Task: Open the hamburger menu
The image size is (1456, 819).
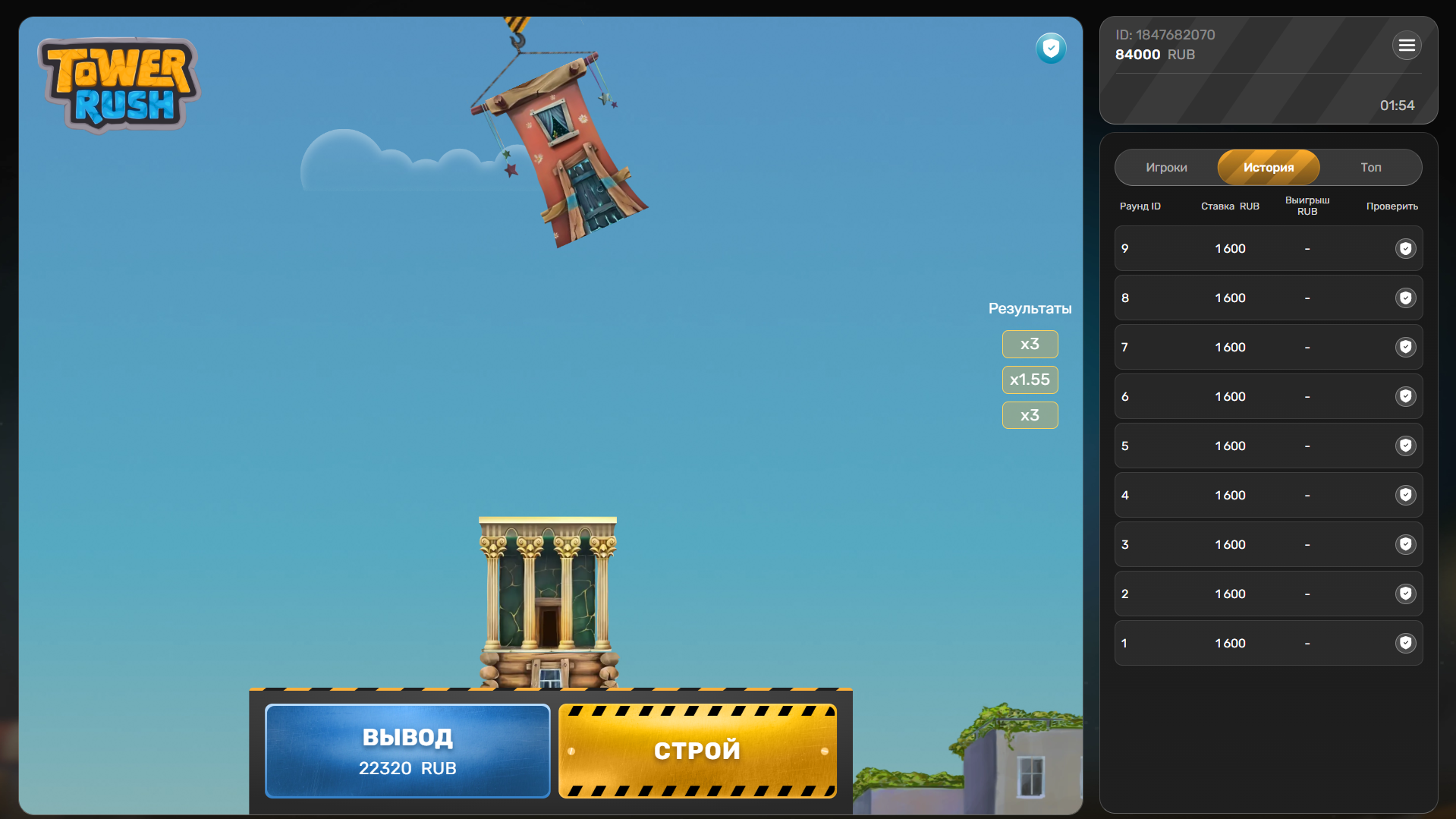Action: (1407, 46)
